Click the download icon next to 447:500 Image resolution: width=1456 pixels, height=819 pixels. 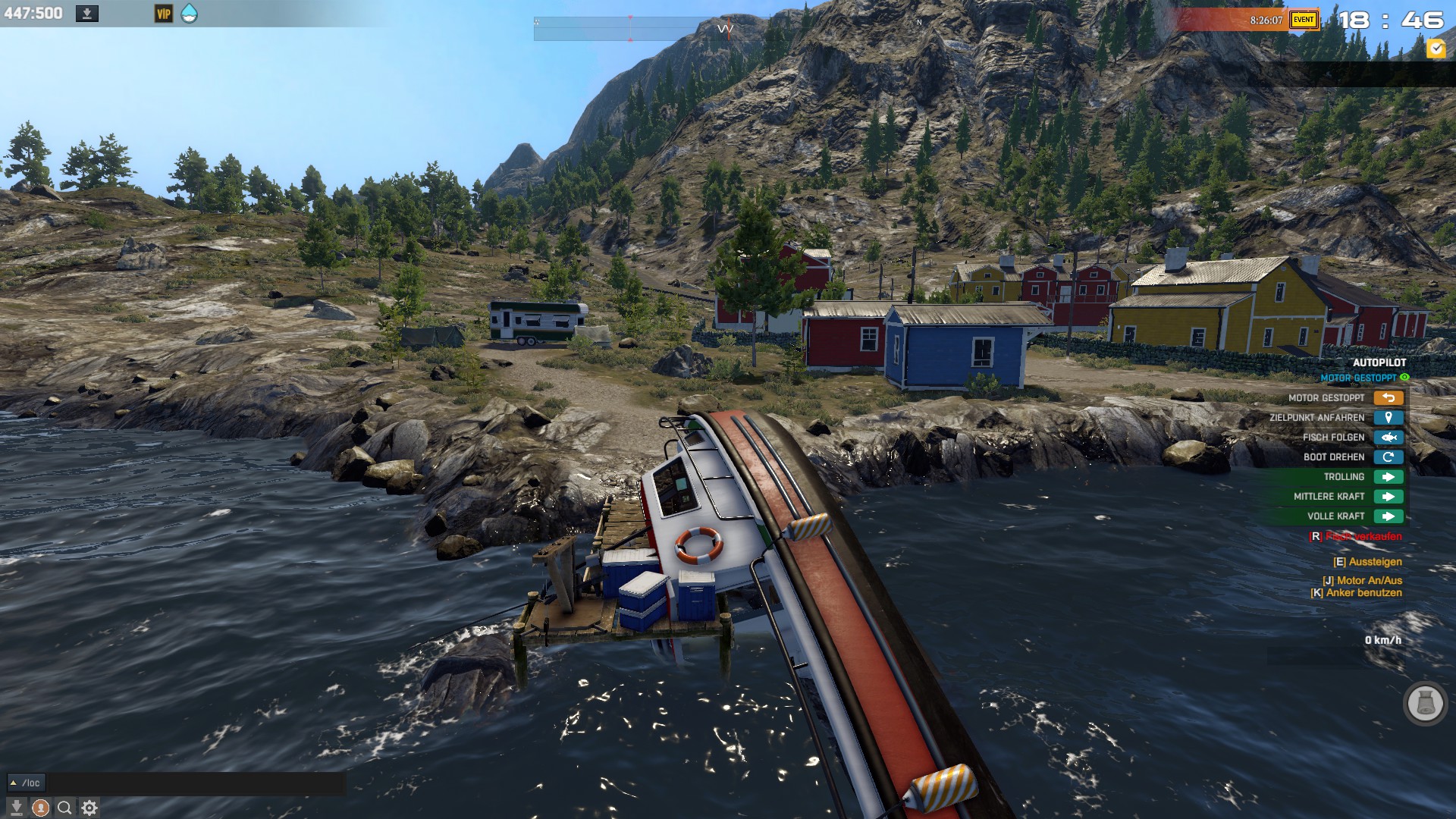pyautogui.click(x=87, y=14)
